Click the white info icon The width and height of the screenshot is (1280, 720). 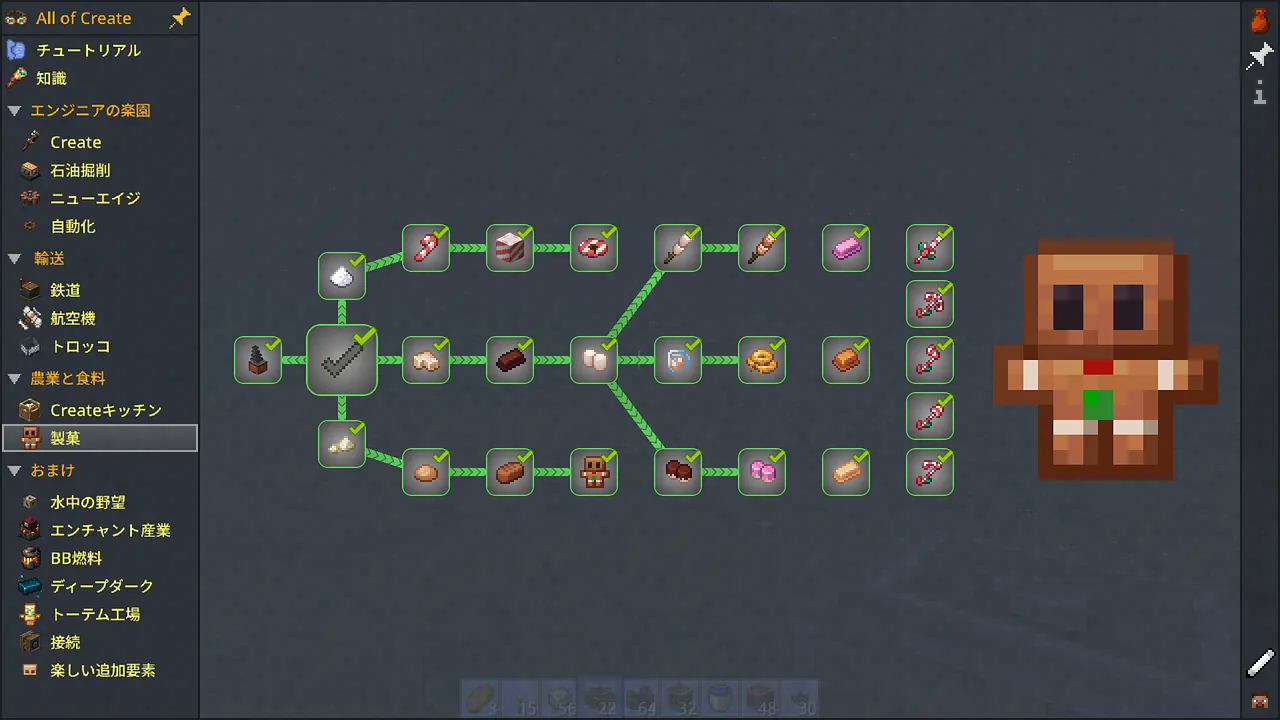[1260, 94]
